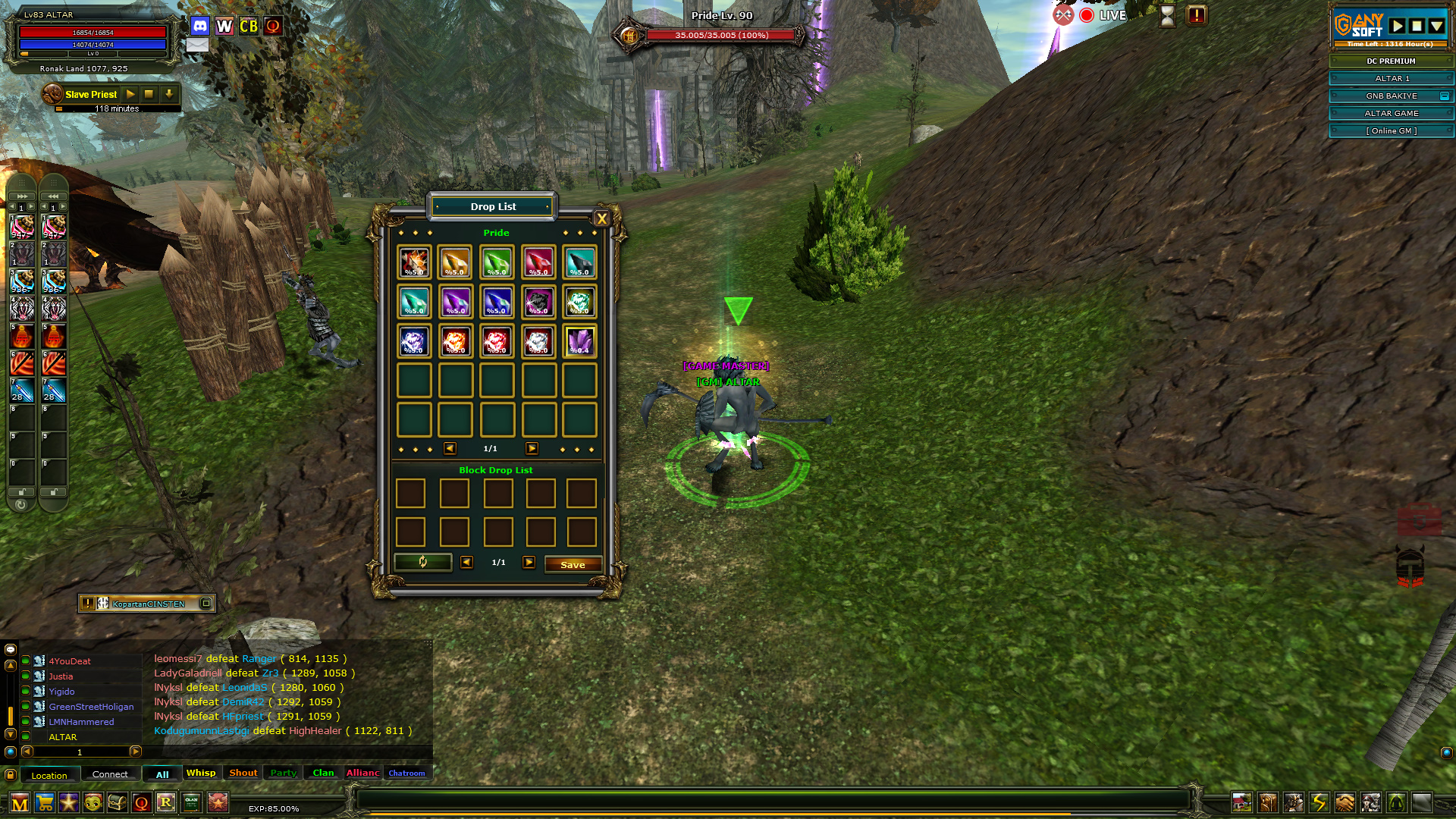Open the M menu icon
1456x819 pixels.
(20, 802)
